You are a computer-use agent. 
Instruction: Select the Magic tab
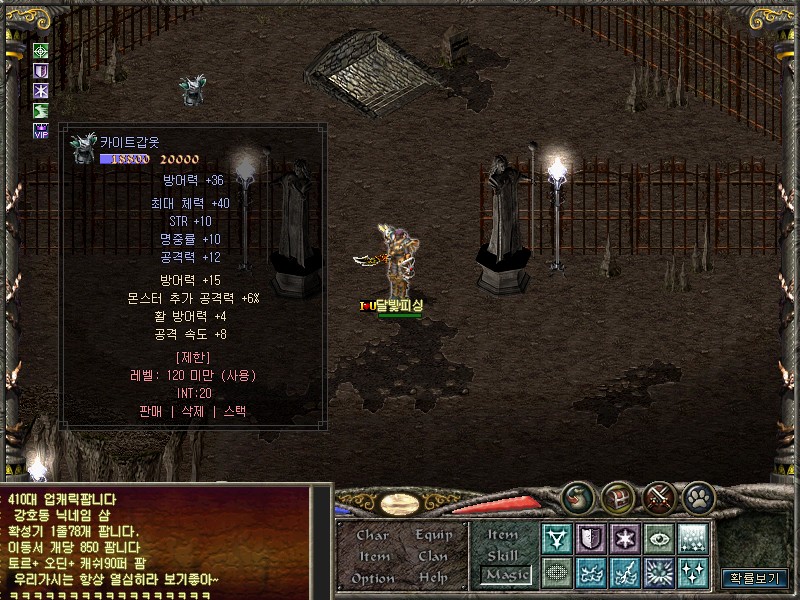pyautogui.click(x=505, y=575)
